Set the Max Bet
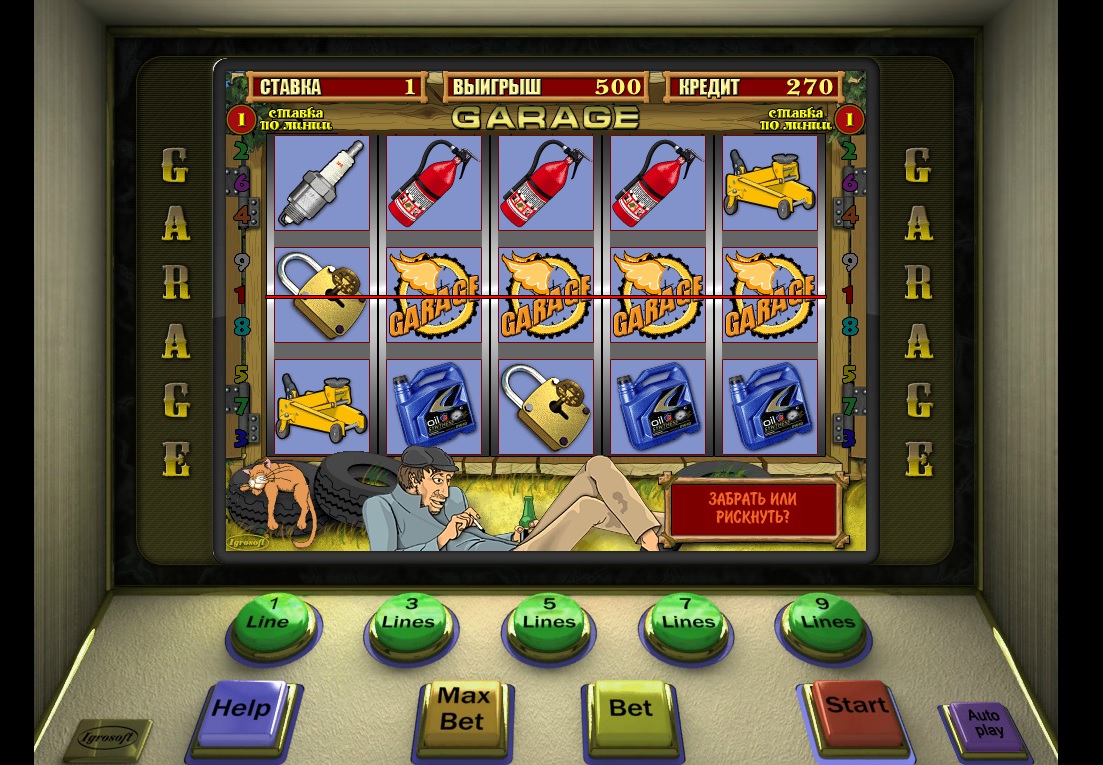The image size is (1103, 765). (463, 711)
